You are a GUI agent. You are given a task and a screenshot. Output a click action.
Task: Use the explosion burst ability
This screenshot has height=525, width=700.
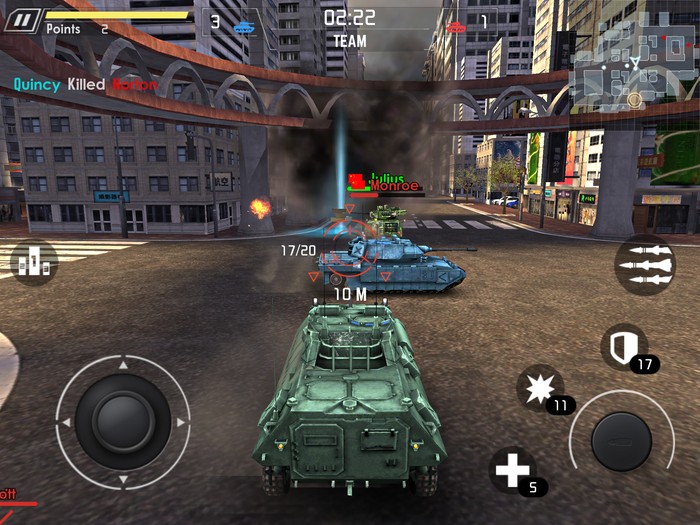coord(540,388)
